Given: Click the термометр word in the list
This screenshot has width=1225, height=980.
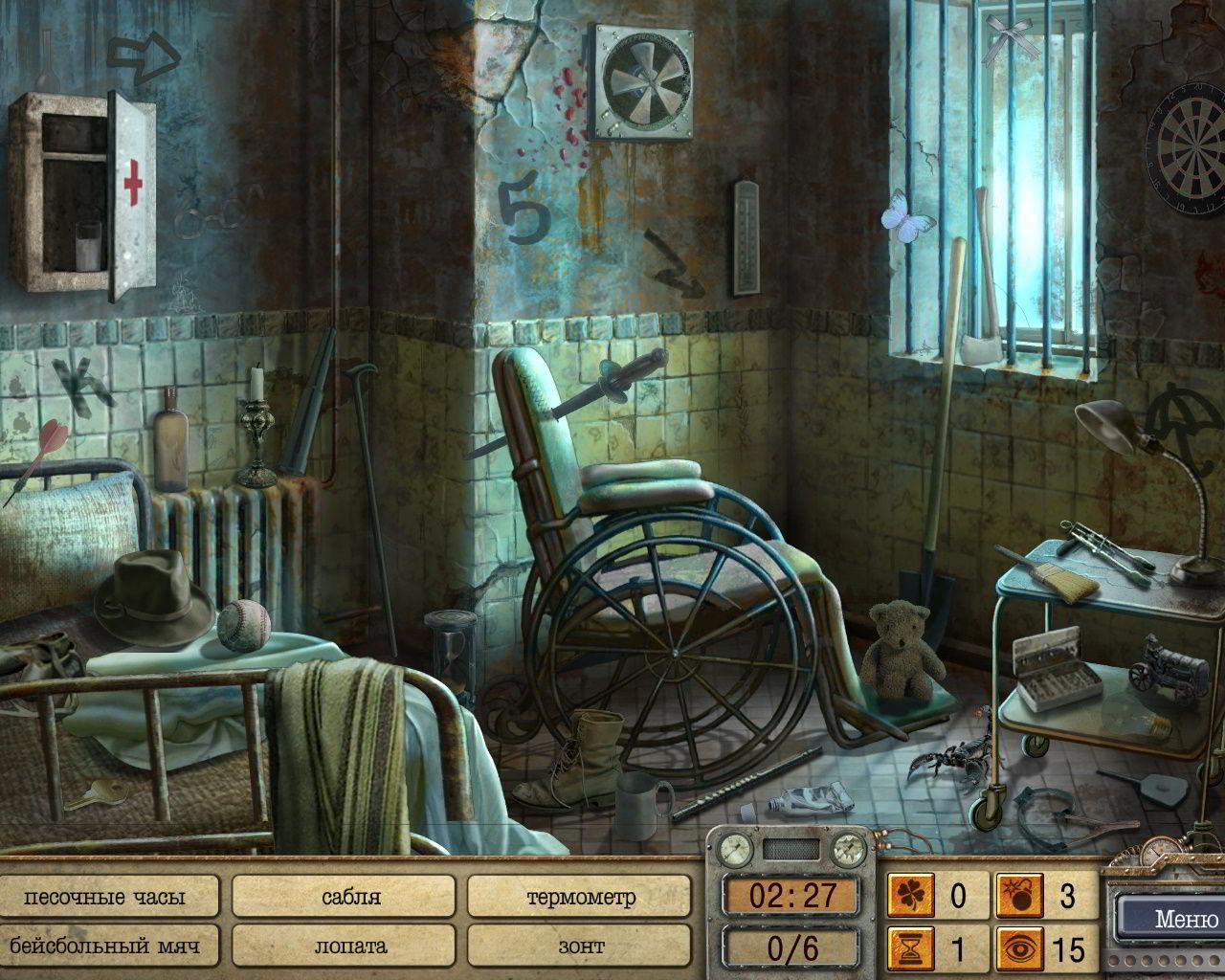Looking at the screenshot, I should click(x=580, y=897).
